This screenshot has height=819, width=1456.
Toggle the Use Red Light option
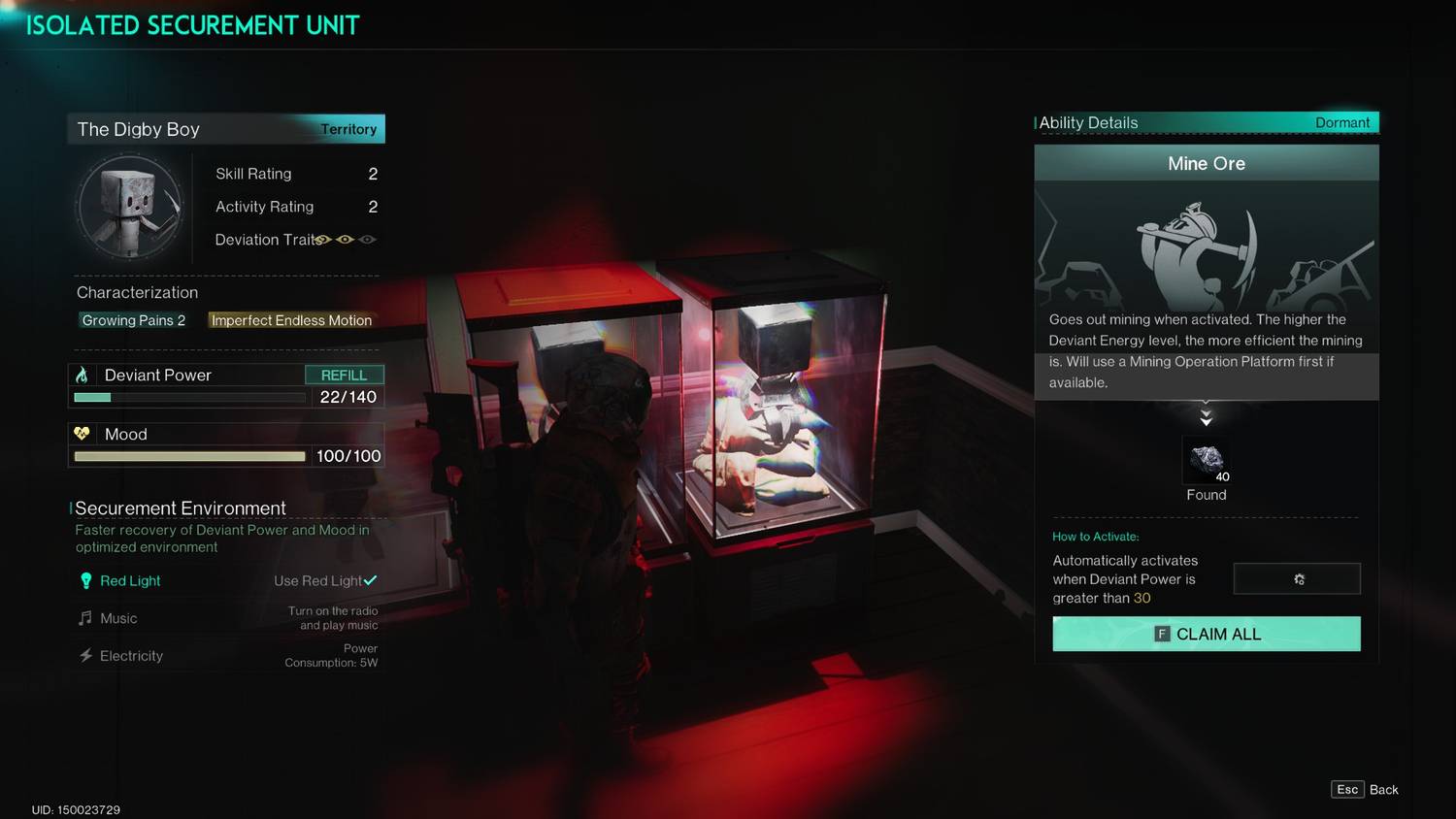pyautogui.click(x=325, y=580)
